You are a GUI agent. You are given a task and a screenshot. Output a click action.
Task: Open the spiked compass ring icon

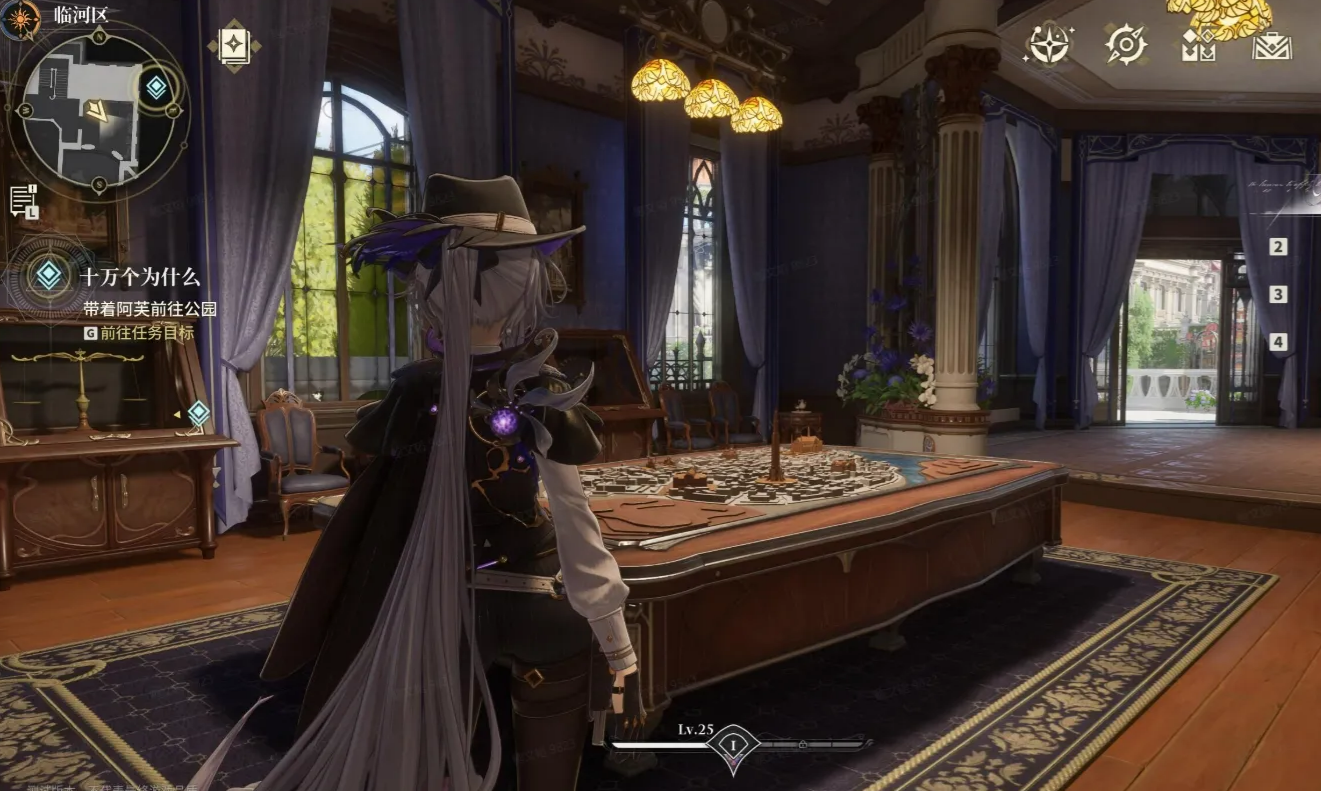click(x=1126, y=44)
